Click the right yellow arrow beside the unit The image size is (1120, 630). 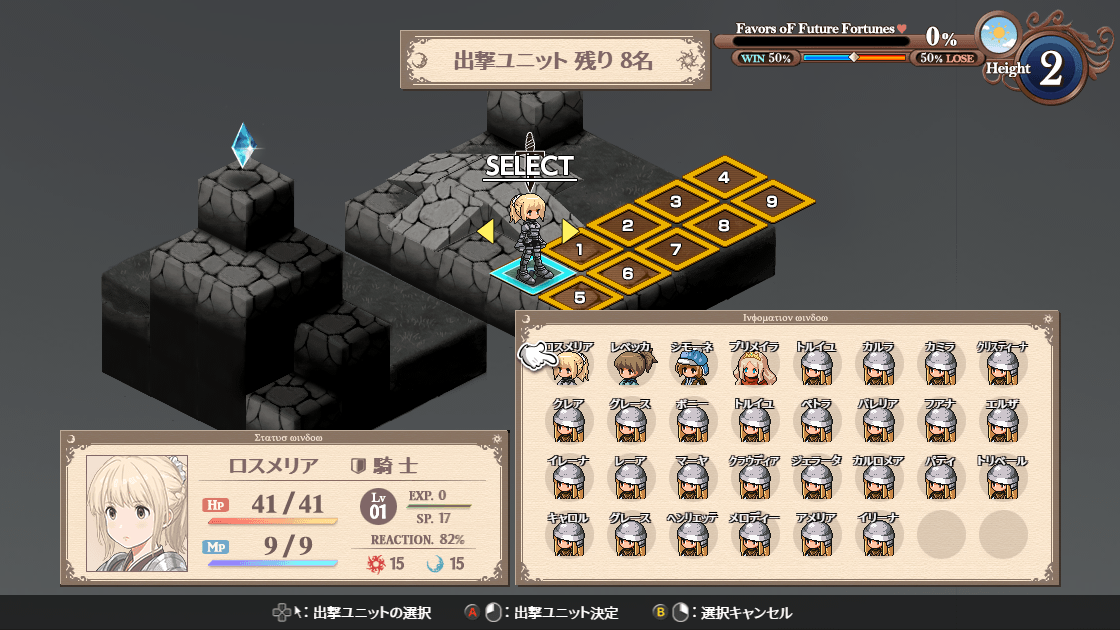(569, 232)
